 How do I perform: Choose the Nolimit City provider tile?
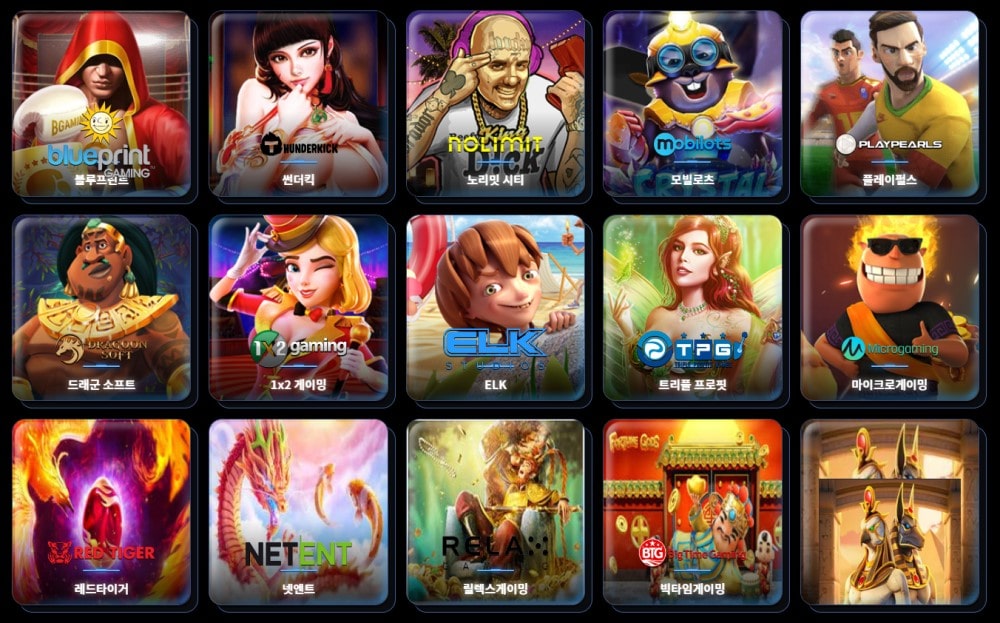point(495,104)
